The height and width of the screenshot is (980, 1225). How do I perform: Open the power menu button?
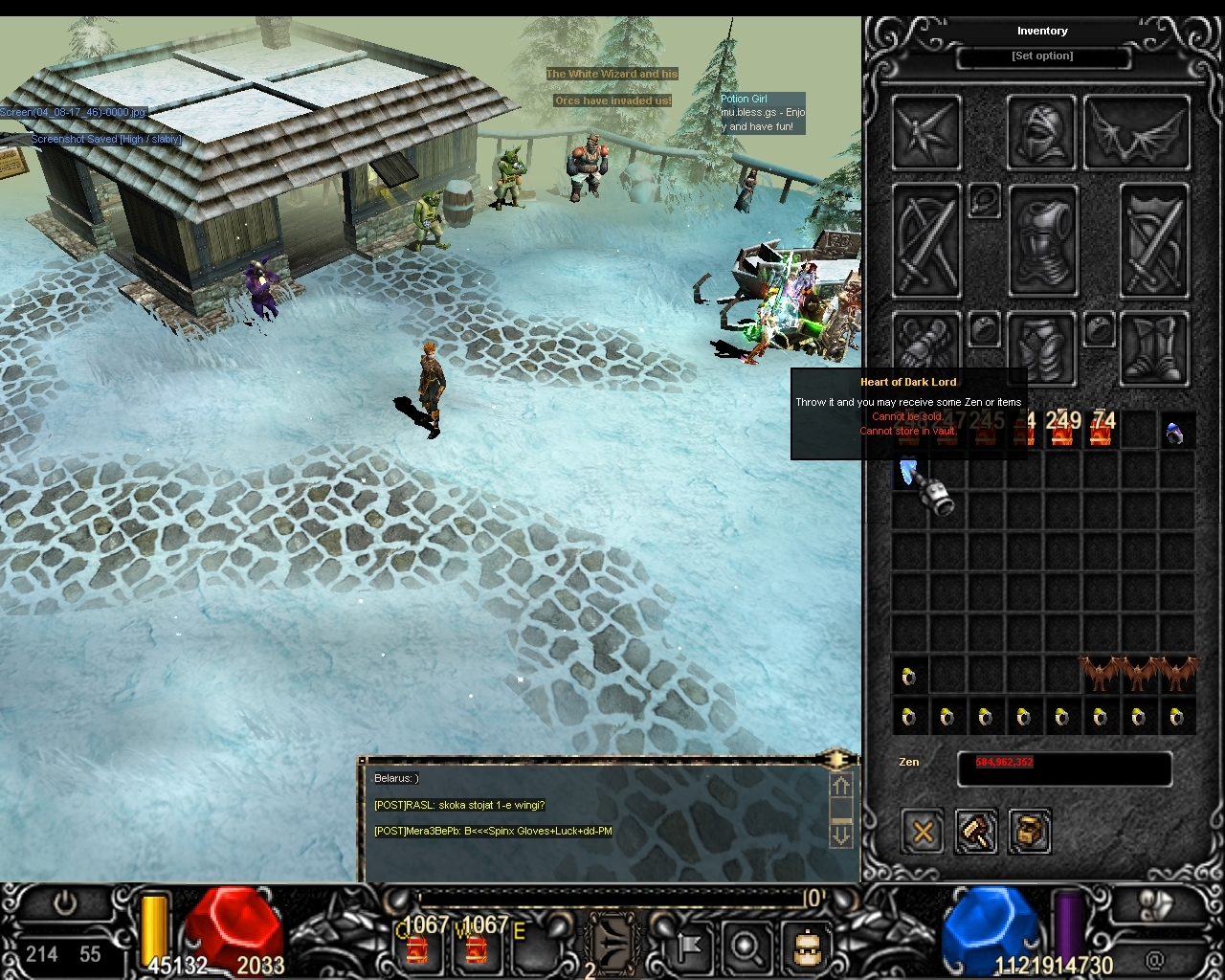(x=64, y=903)
